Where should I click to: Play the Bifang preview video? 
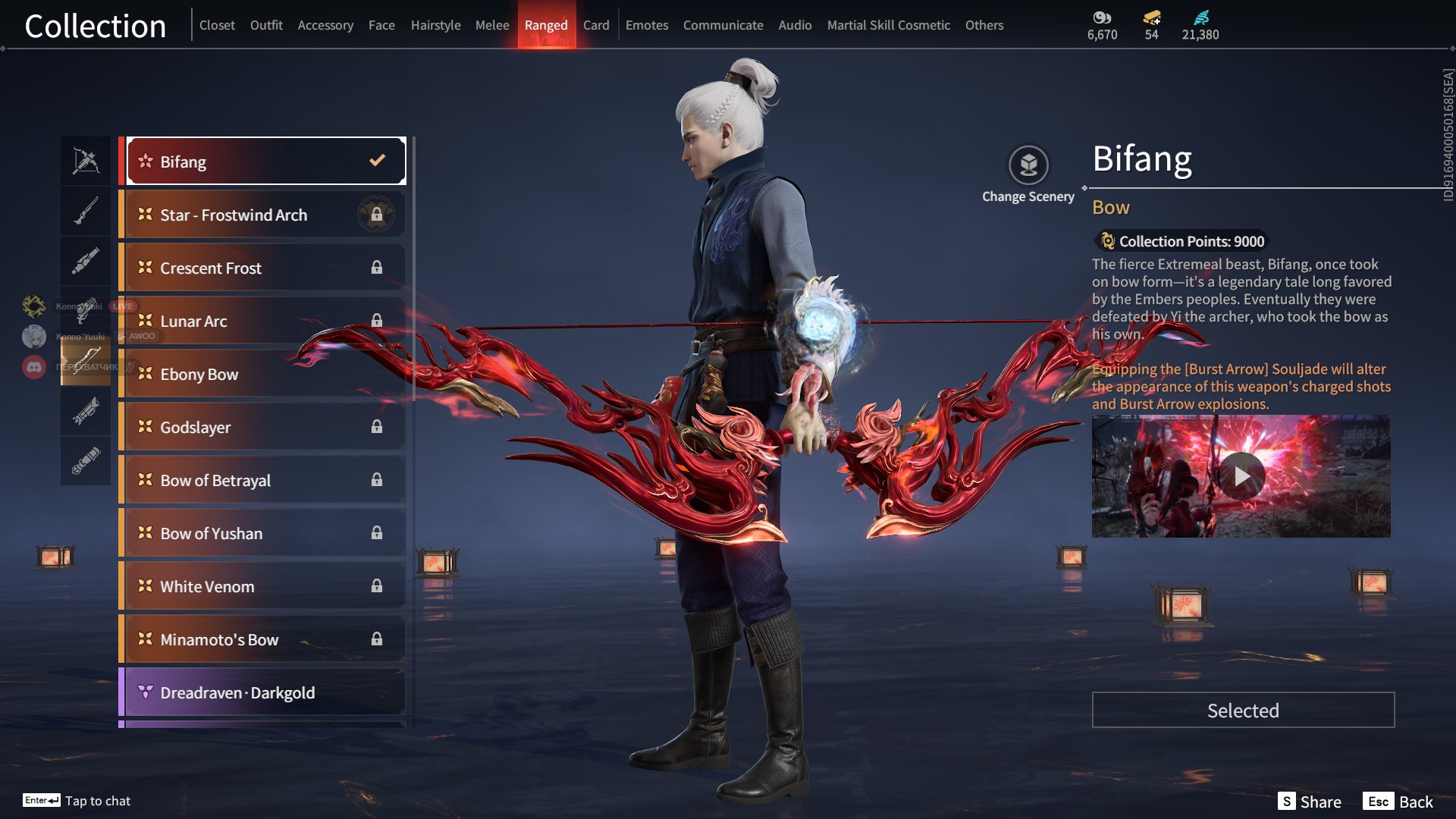click(1241, 476)
